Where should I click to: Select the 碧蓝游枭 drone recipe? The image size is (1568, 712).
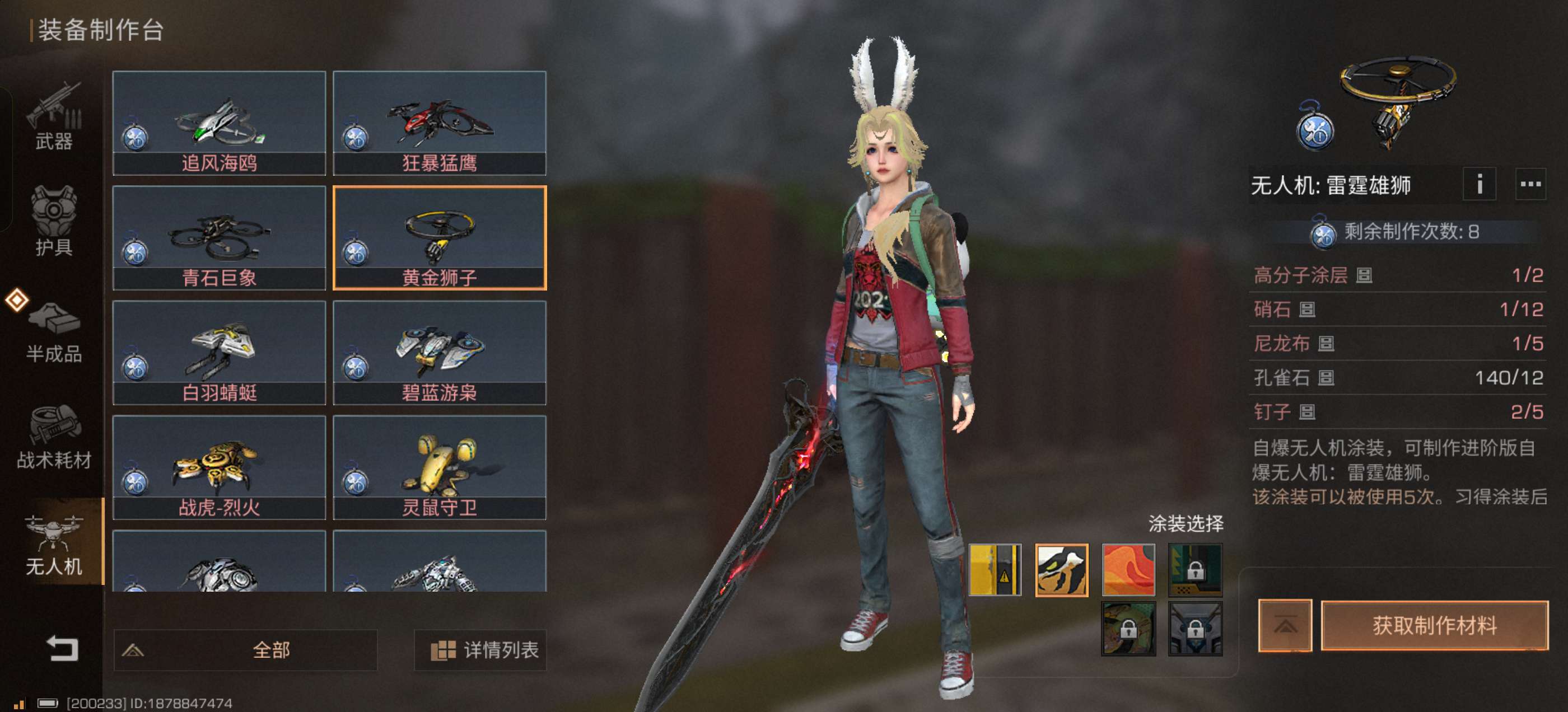point(440,353)
